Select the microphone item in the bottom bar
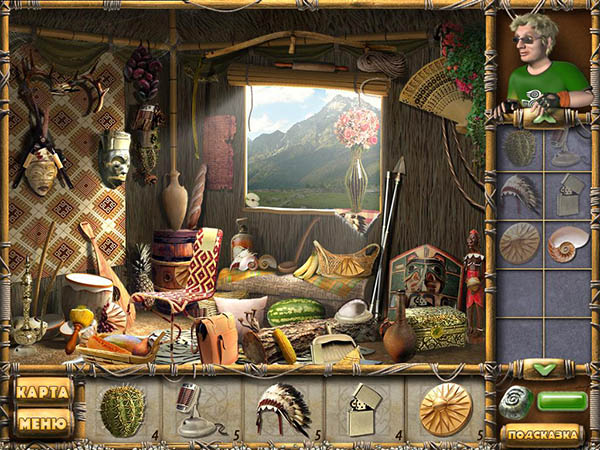Image resolution: width=600 pixels, height=450 pixels. pyautogui.click(x=190, y=410)
